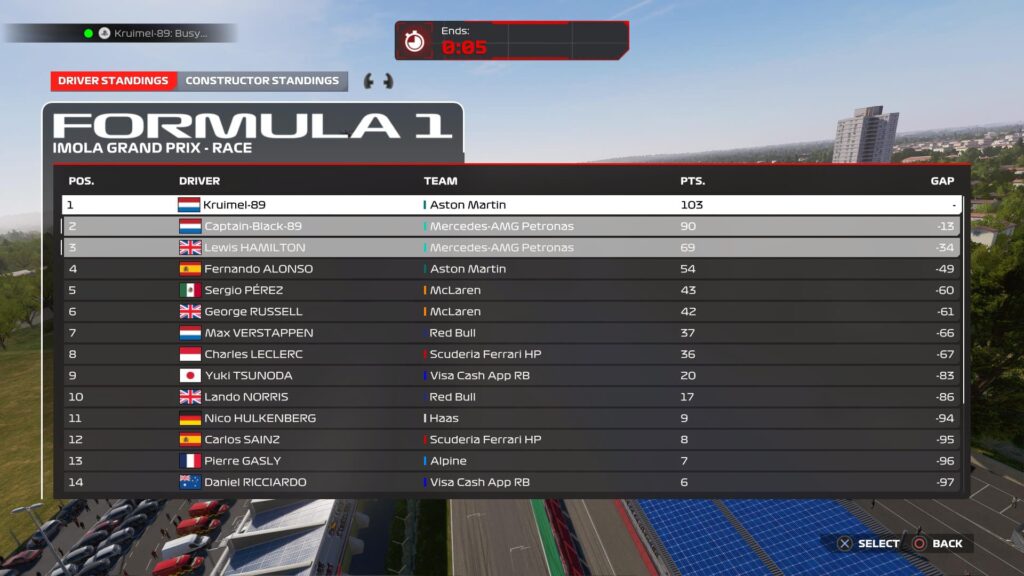Choose Lewis Hamilton's row
This screenshot has height=576, width=1024.
(x=510, y=247)
